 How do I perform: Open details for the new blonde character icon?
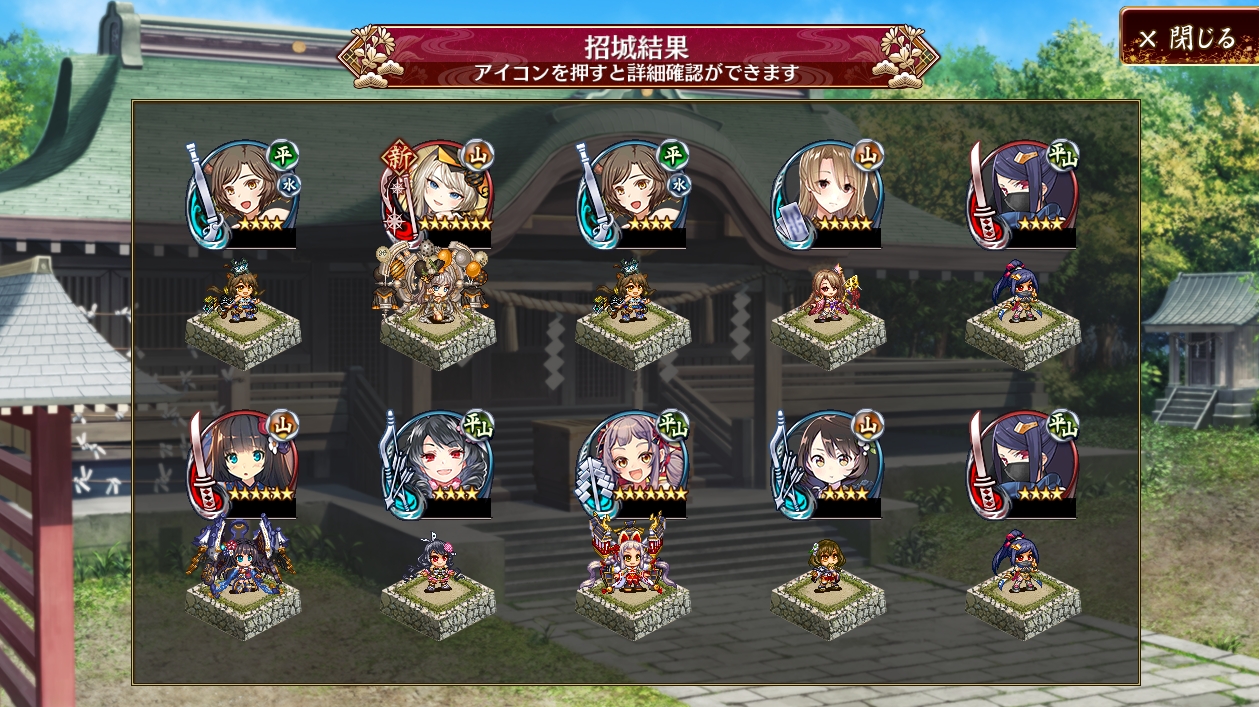pyautogui.click(x=438, y=193)
